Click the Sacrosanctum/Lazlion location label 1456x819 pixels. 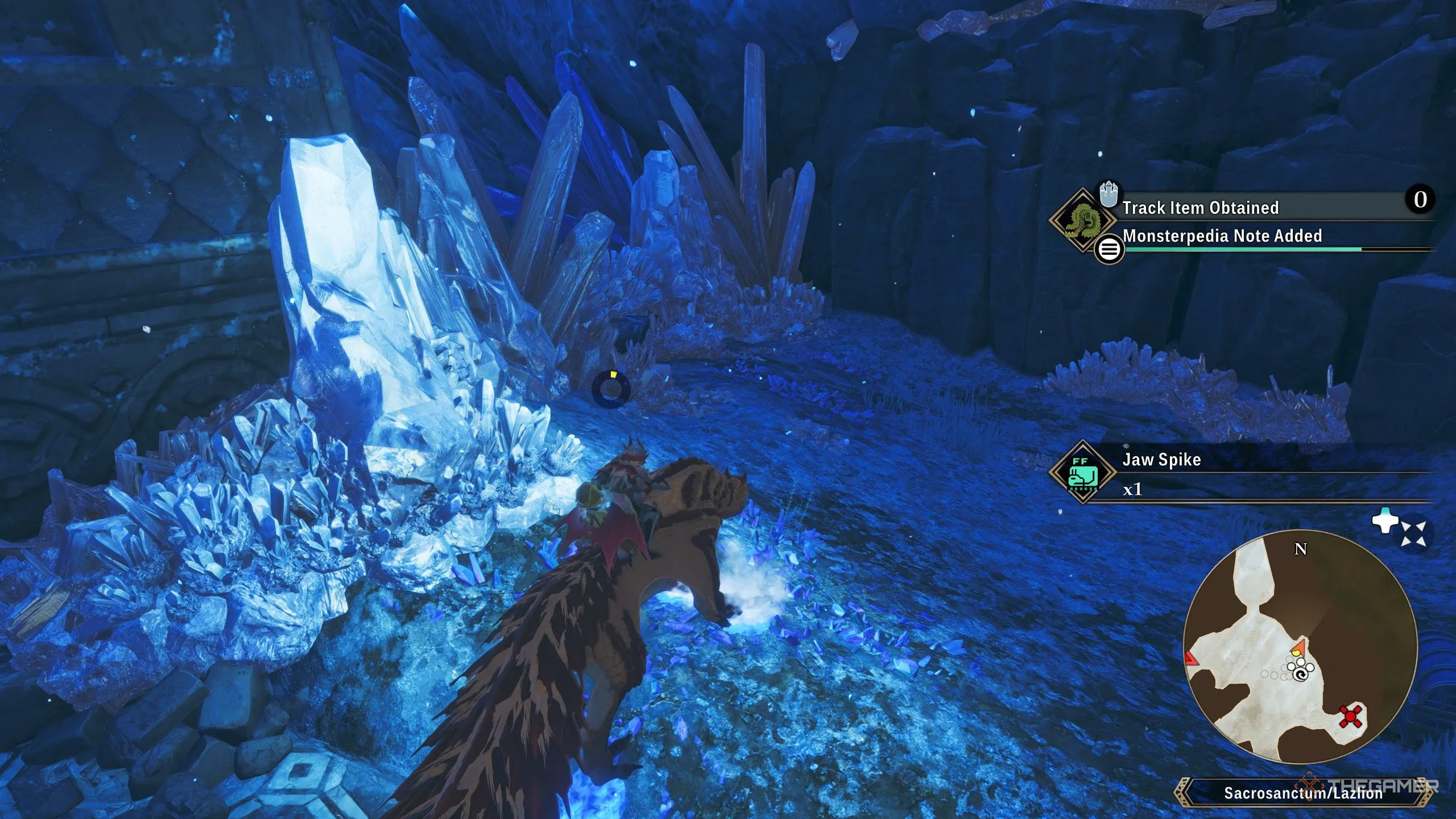click(x=1302, y=793)
